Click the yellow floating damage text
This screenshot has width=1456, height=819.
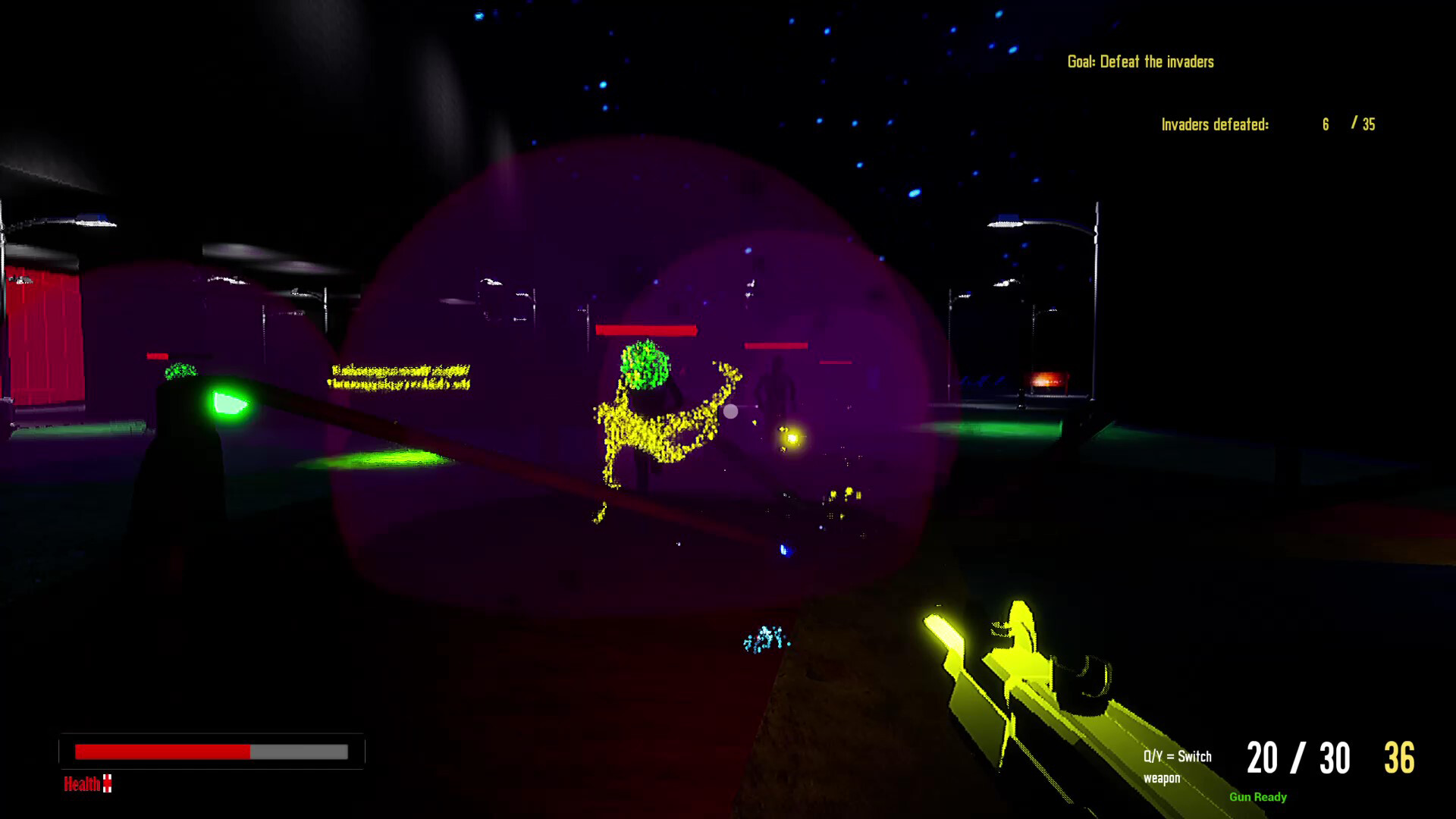tap(398, 375)
